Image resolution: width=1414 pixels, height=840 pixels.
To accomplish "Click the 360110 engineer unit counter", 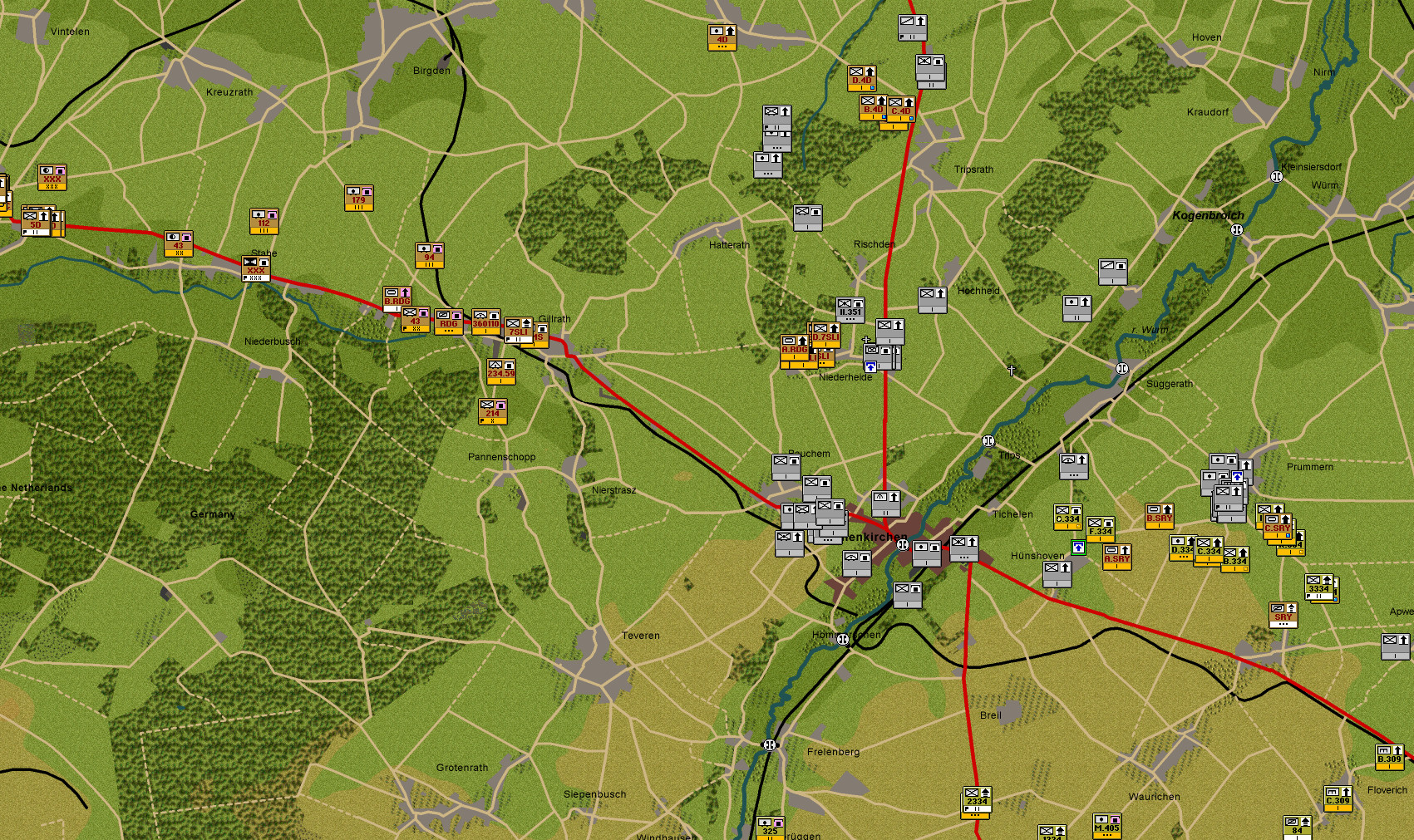I will [x=485, y=323].
